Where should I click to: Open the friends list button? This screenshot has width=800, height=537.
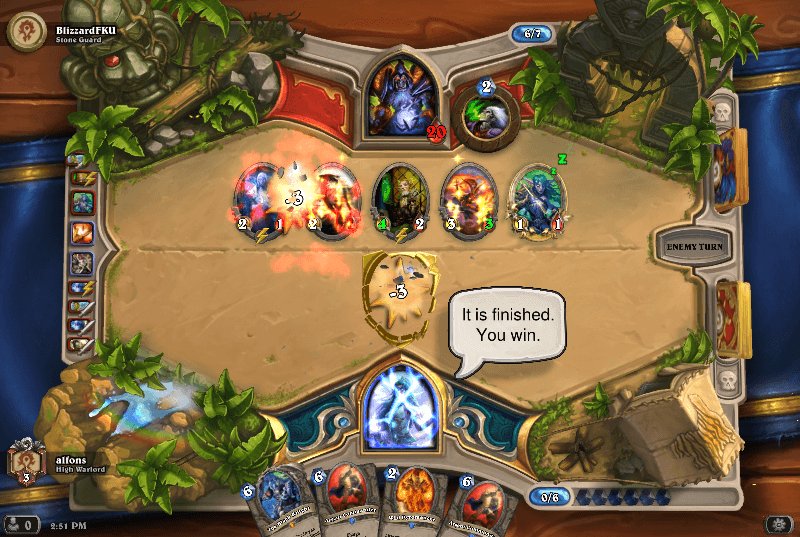click(20, 523)
